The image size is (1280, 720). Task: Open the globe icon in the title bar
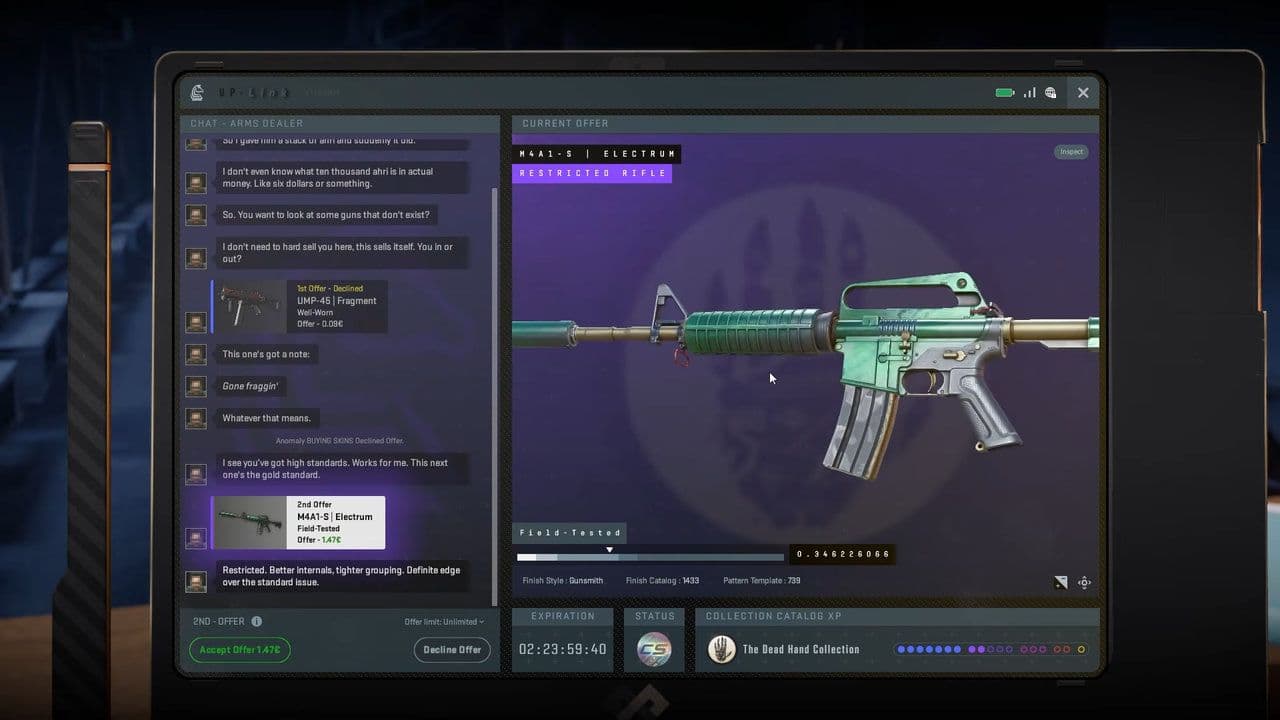(1051, 91)
